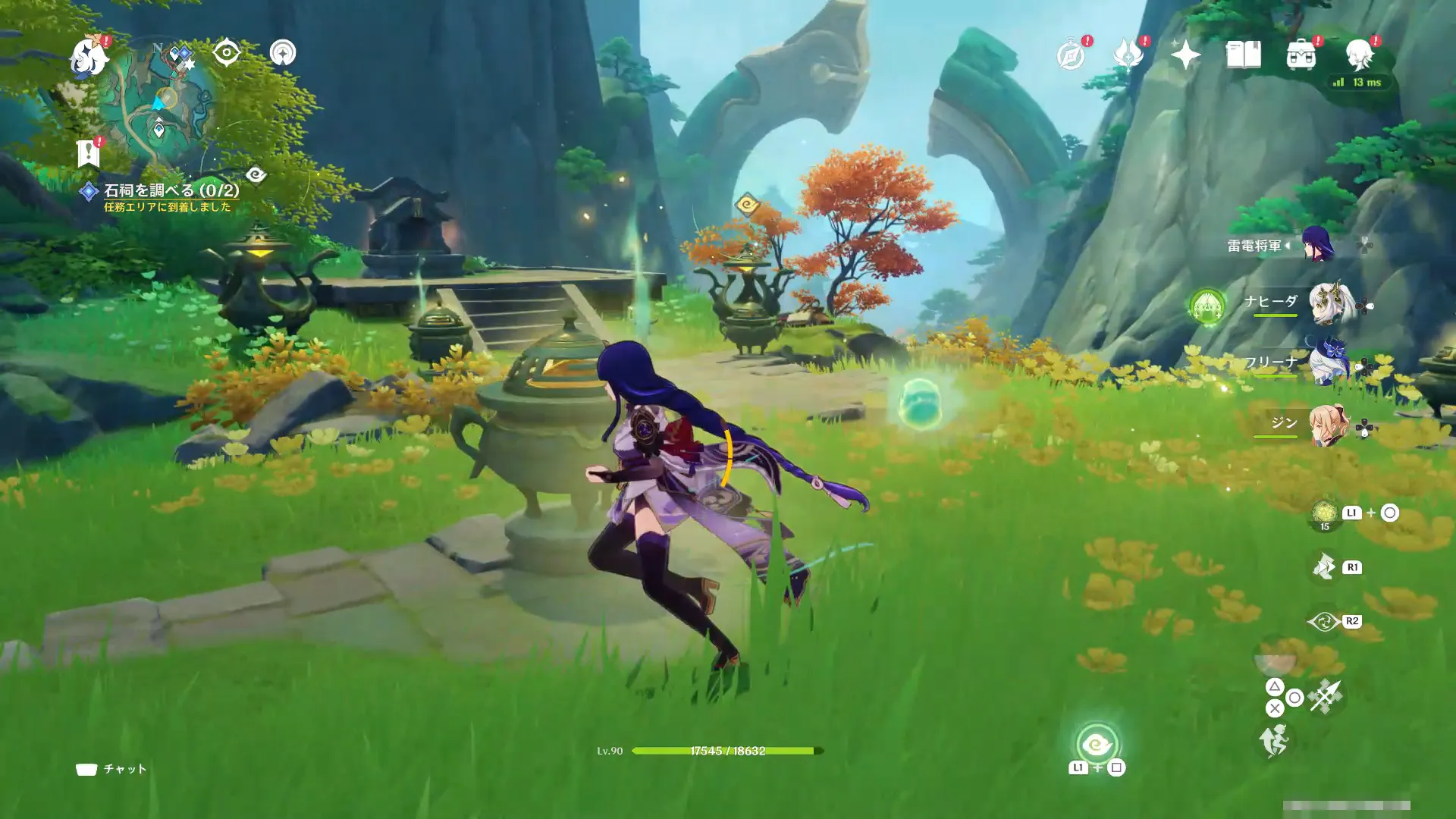Open the quest banner icon with exclamation mark
This screenshot has height=819, width=1456.
89,152
